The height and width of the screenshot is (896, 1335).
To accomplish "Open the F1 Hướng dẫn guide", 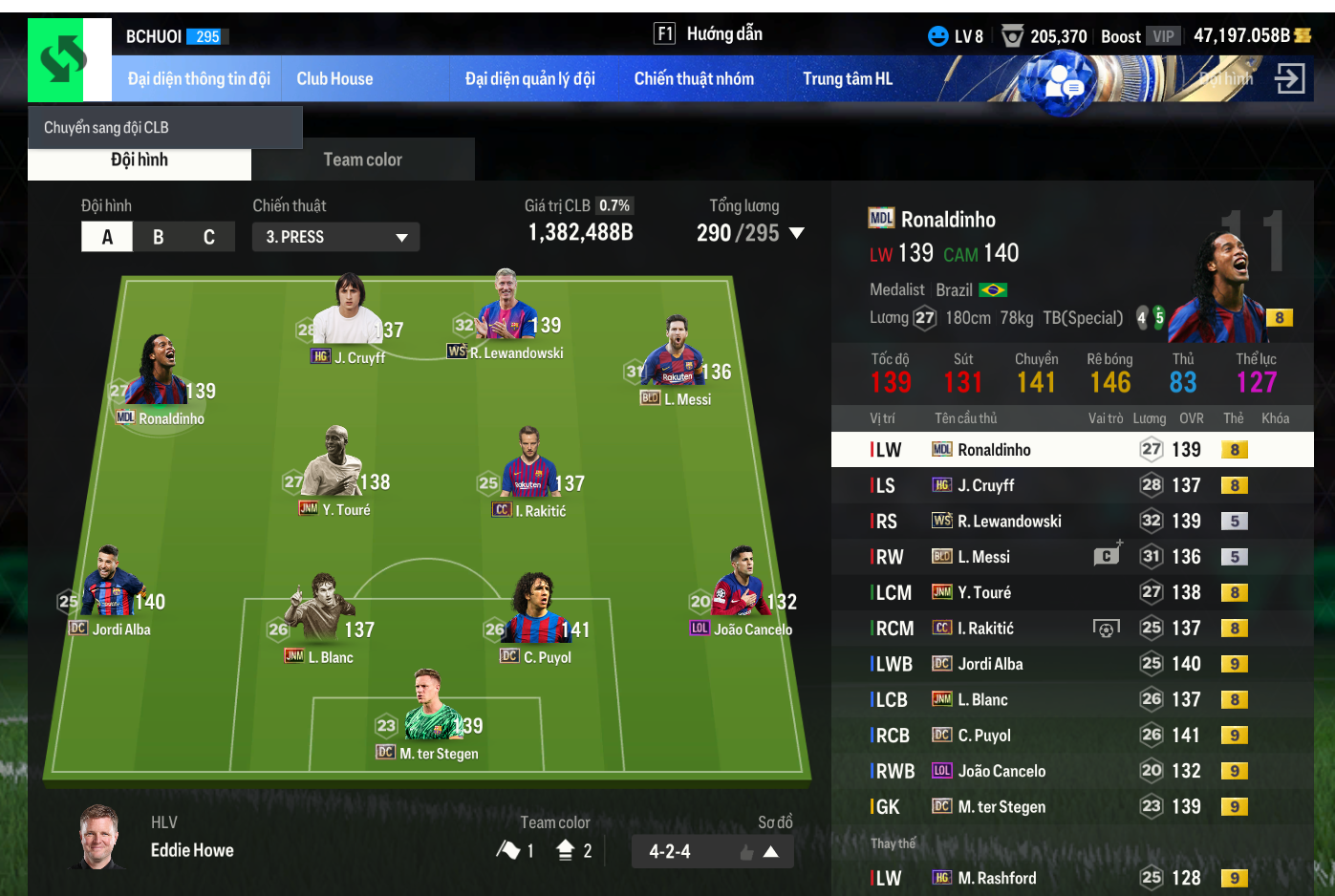I will coord(708,34).
